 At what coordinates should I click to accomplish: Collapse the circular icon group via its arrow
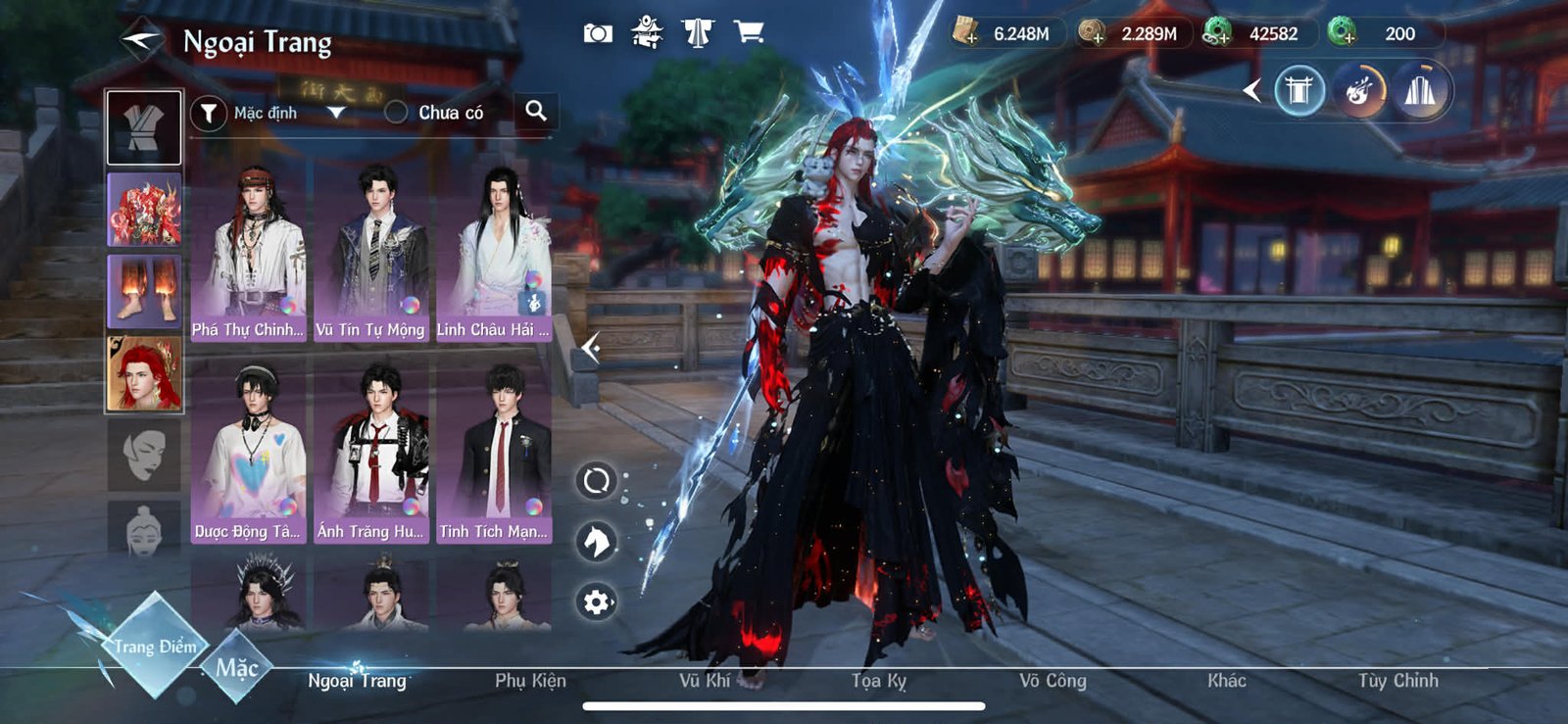pyautogui.click(x=1250, y=89)
